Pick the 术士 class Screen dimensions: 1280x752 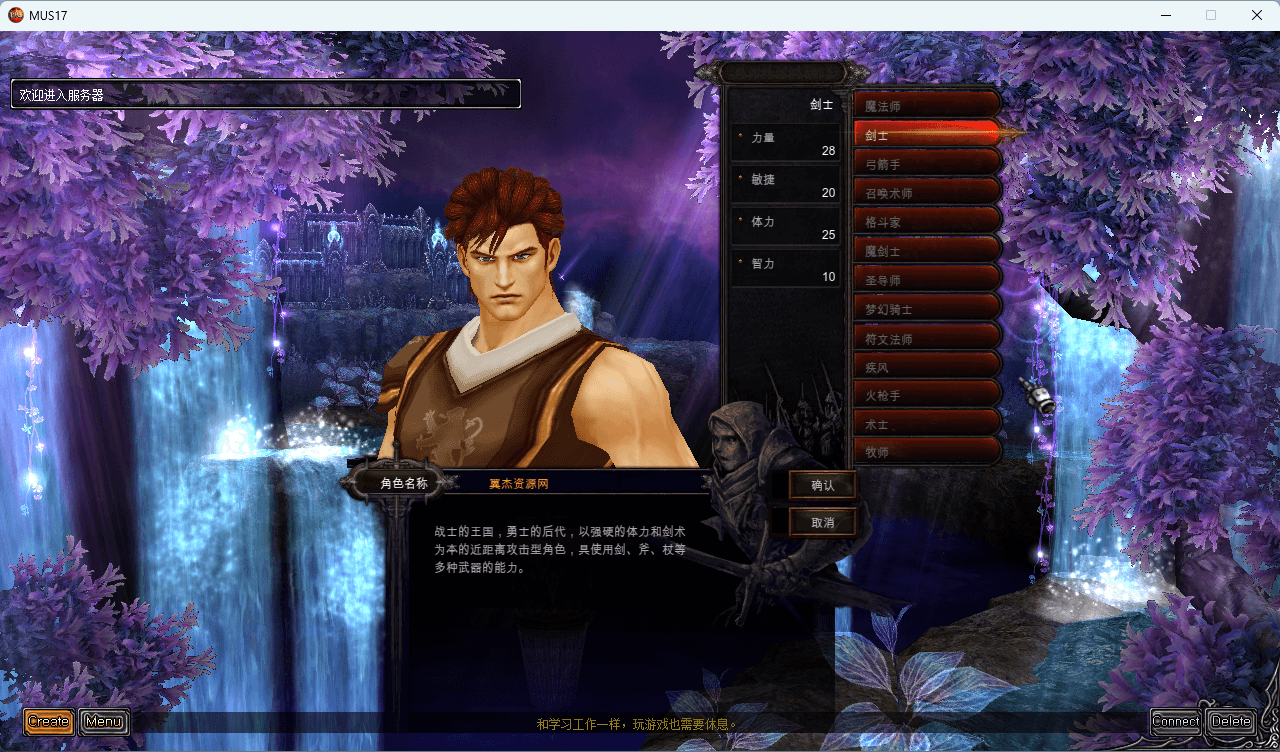point(927,423)
